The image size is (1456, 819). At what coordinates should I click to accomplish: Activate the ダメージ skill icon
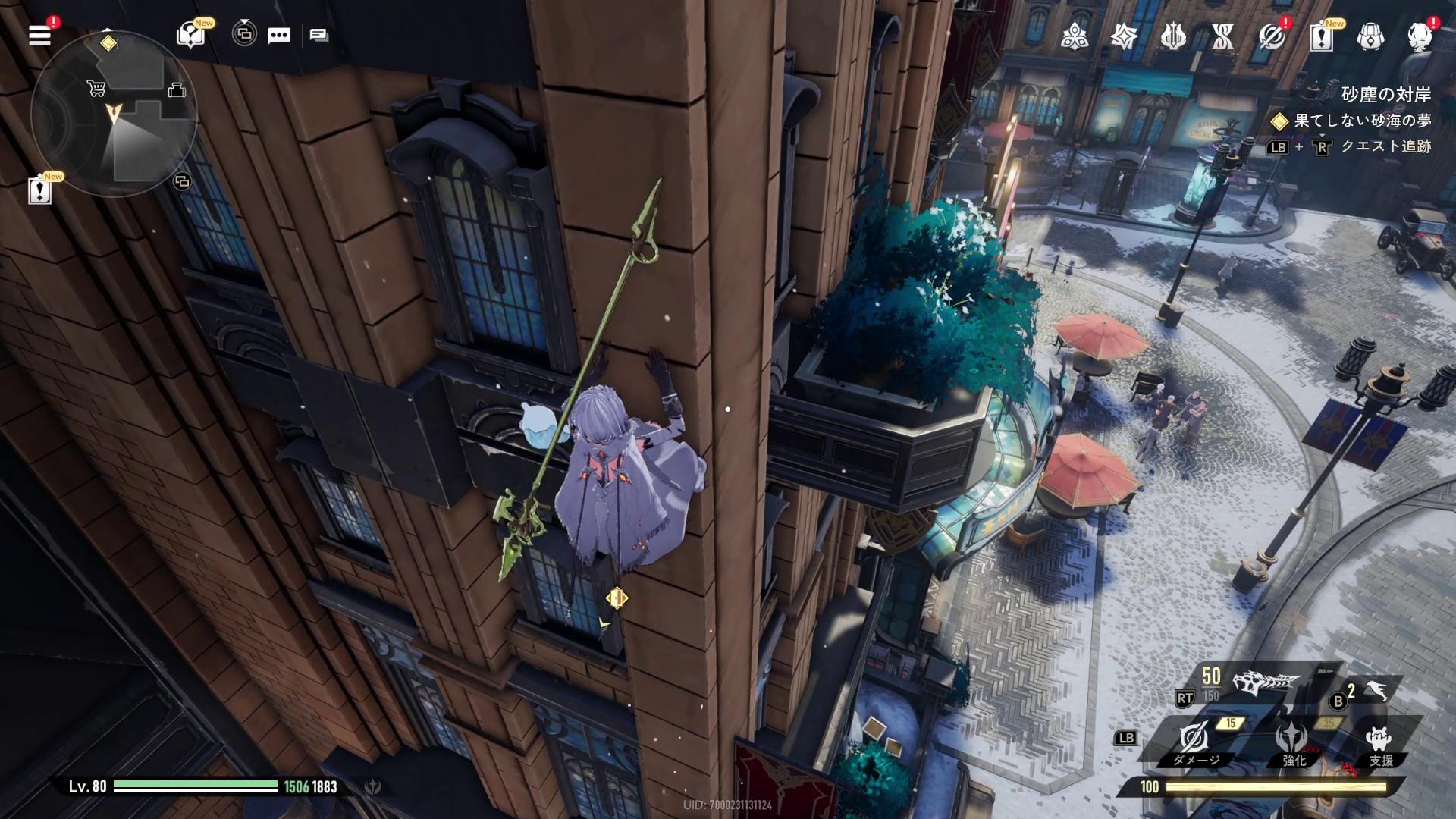(1193, 739)
